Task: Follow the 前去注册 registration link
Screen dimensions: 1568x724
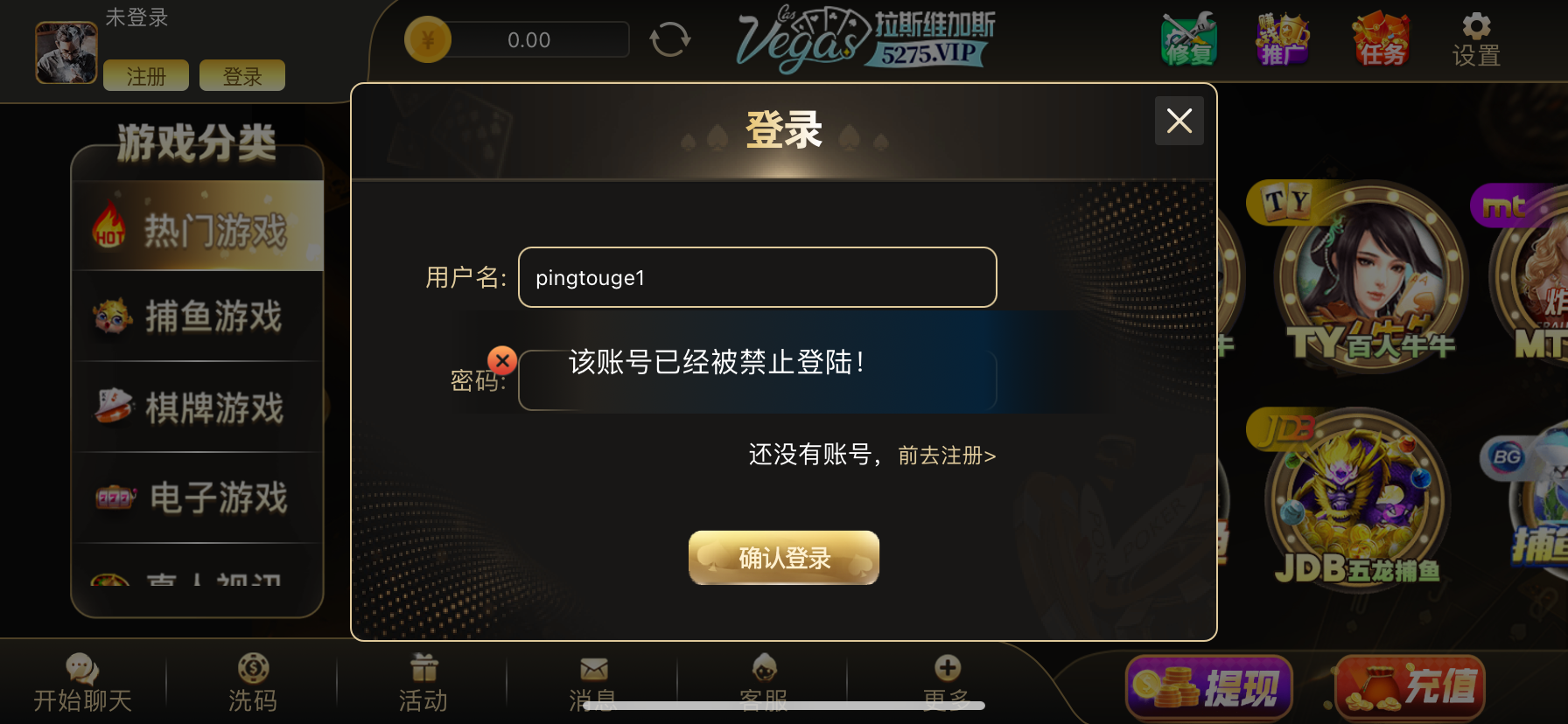Action: point(944,456)
